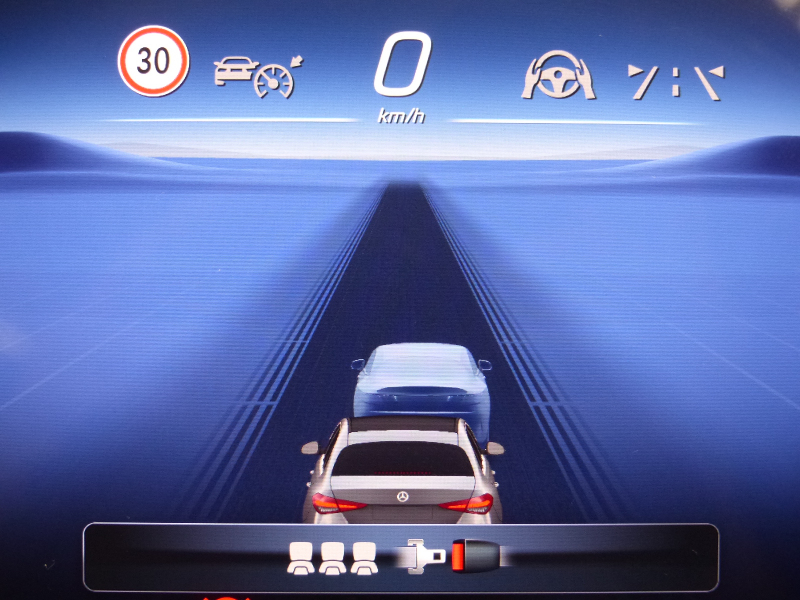Toggle the lane keeping assist icon
800x600 pixels.
675,81
